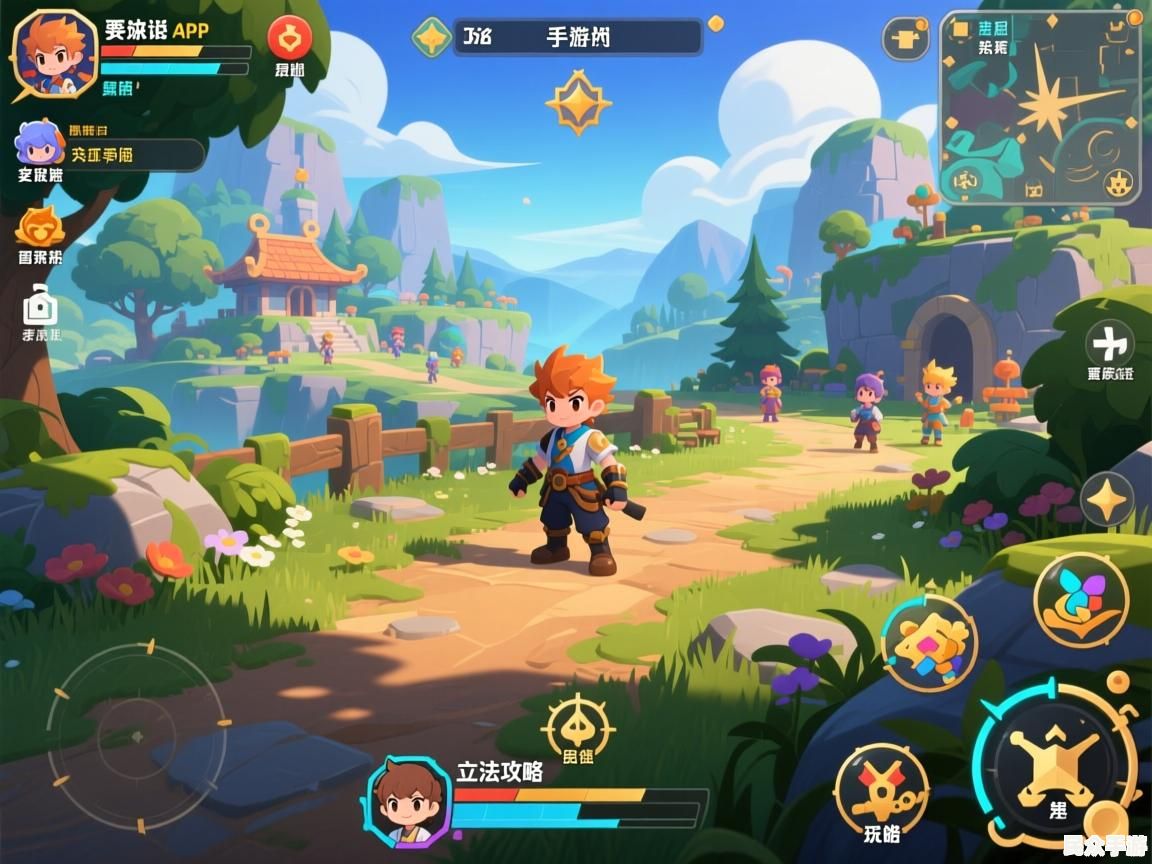Use the colorful butterfly skill
Screen dimensions: 1152x864
1080,599
